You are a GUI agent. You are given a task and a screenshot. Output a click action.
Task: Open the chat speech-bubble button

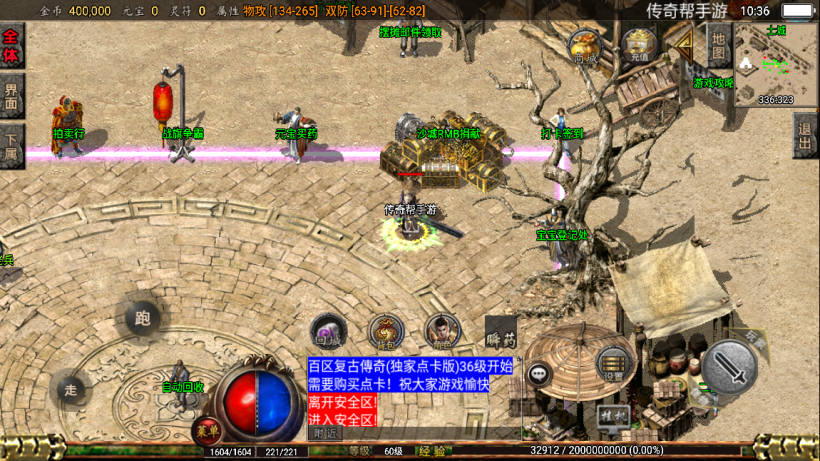(540, 374)
